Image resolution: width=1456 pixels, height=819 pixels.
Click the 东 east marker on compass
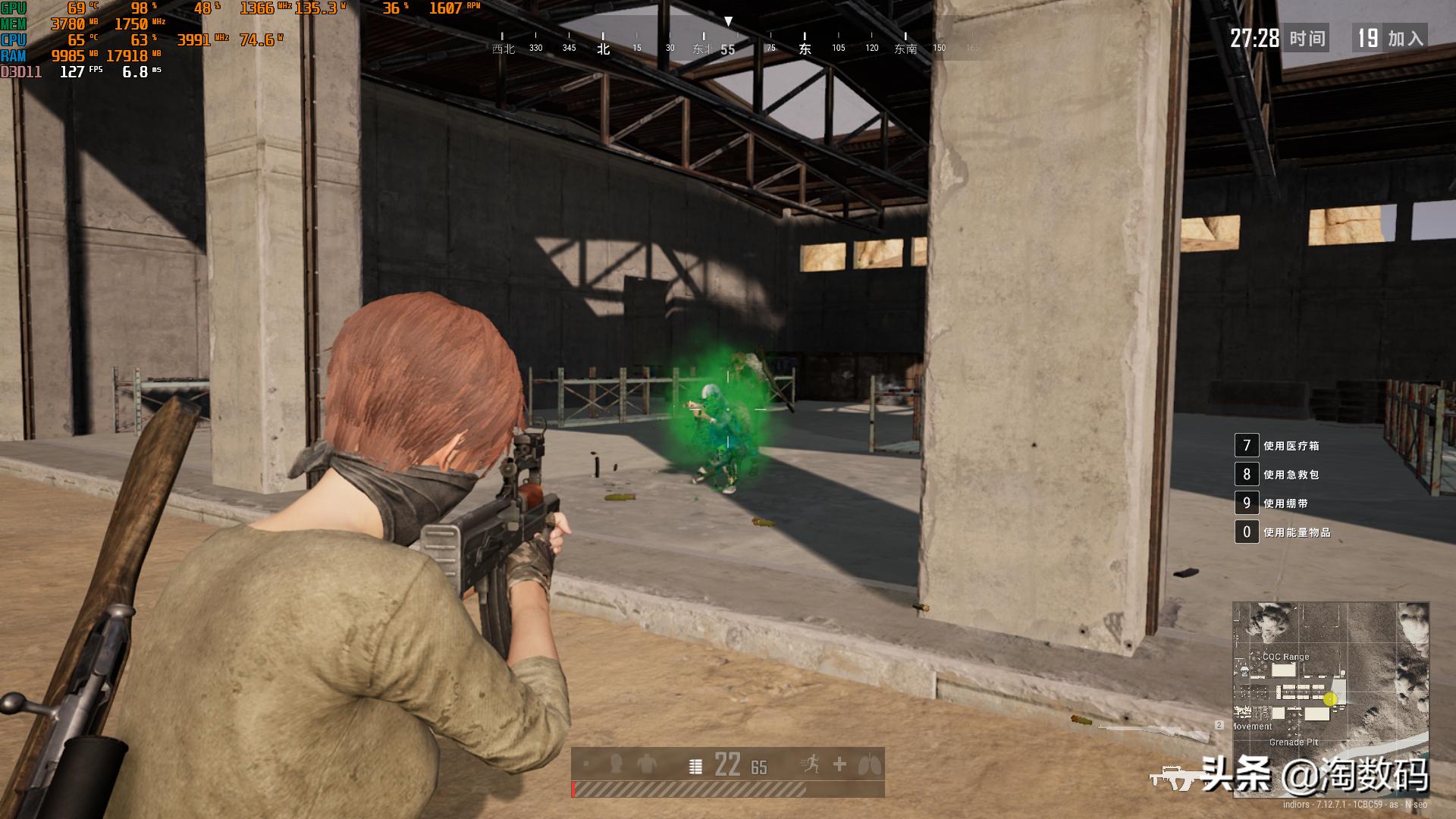pos(805,49)
